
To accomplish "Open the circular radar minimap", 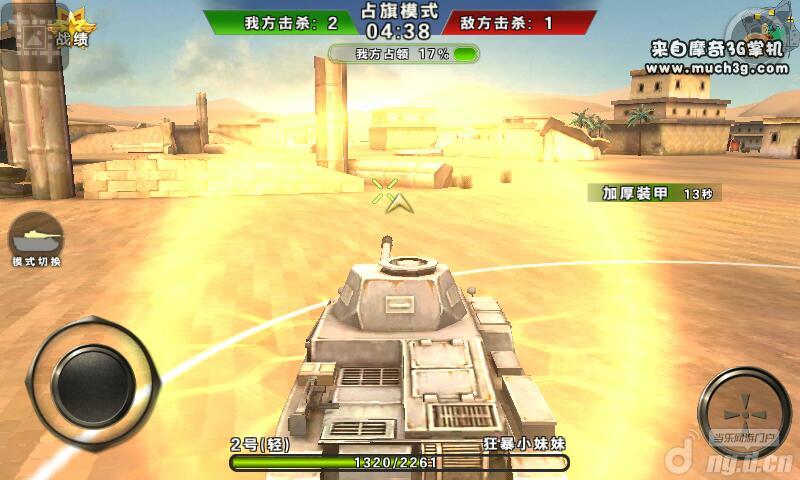I will click(762, 27).
